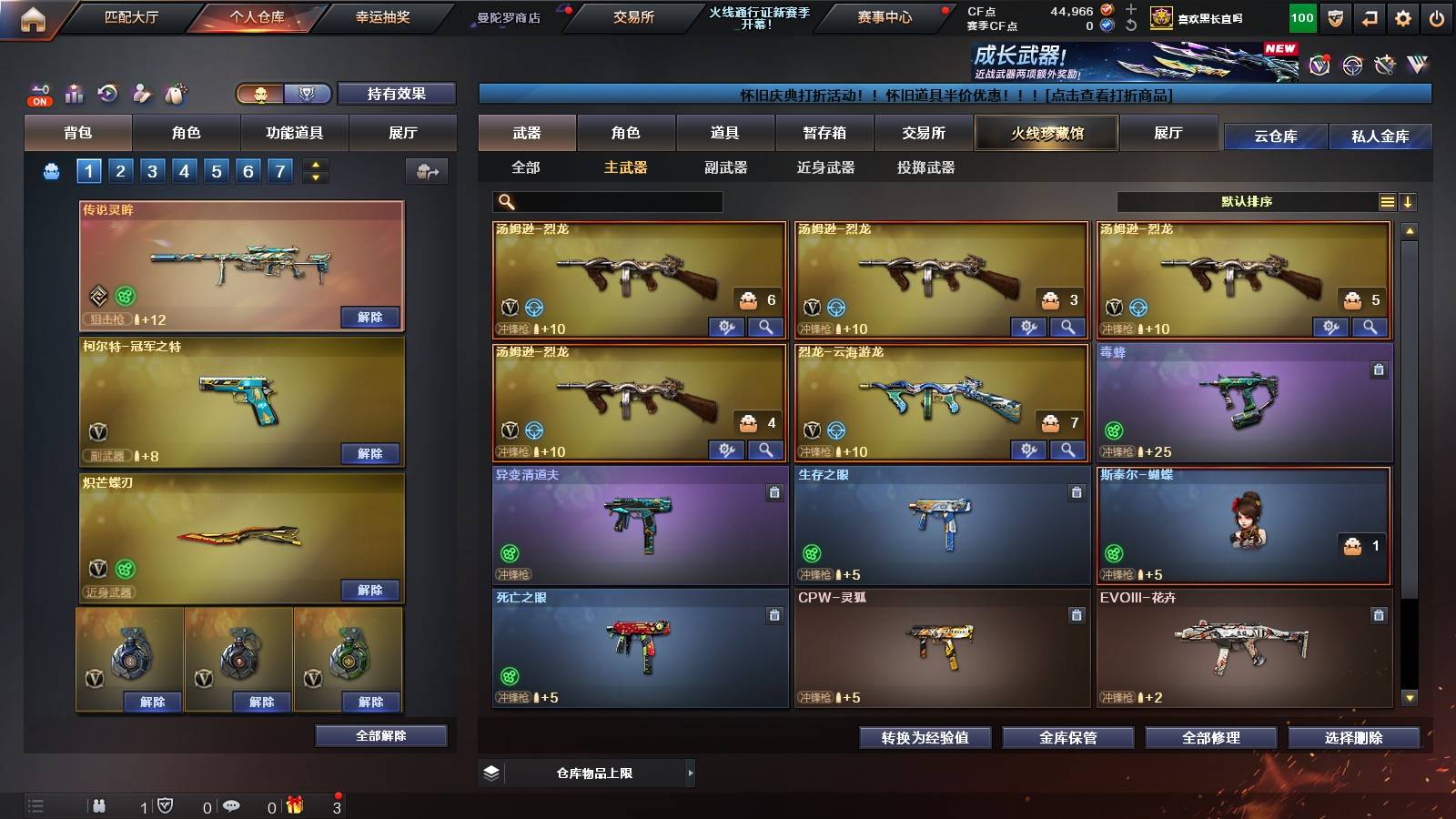The height and width of the screenshot is (819, 1456).
Task: Open the settings gear in the top-right corner
Action: [x=1404, y=15]
